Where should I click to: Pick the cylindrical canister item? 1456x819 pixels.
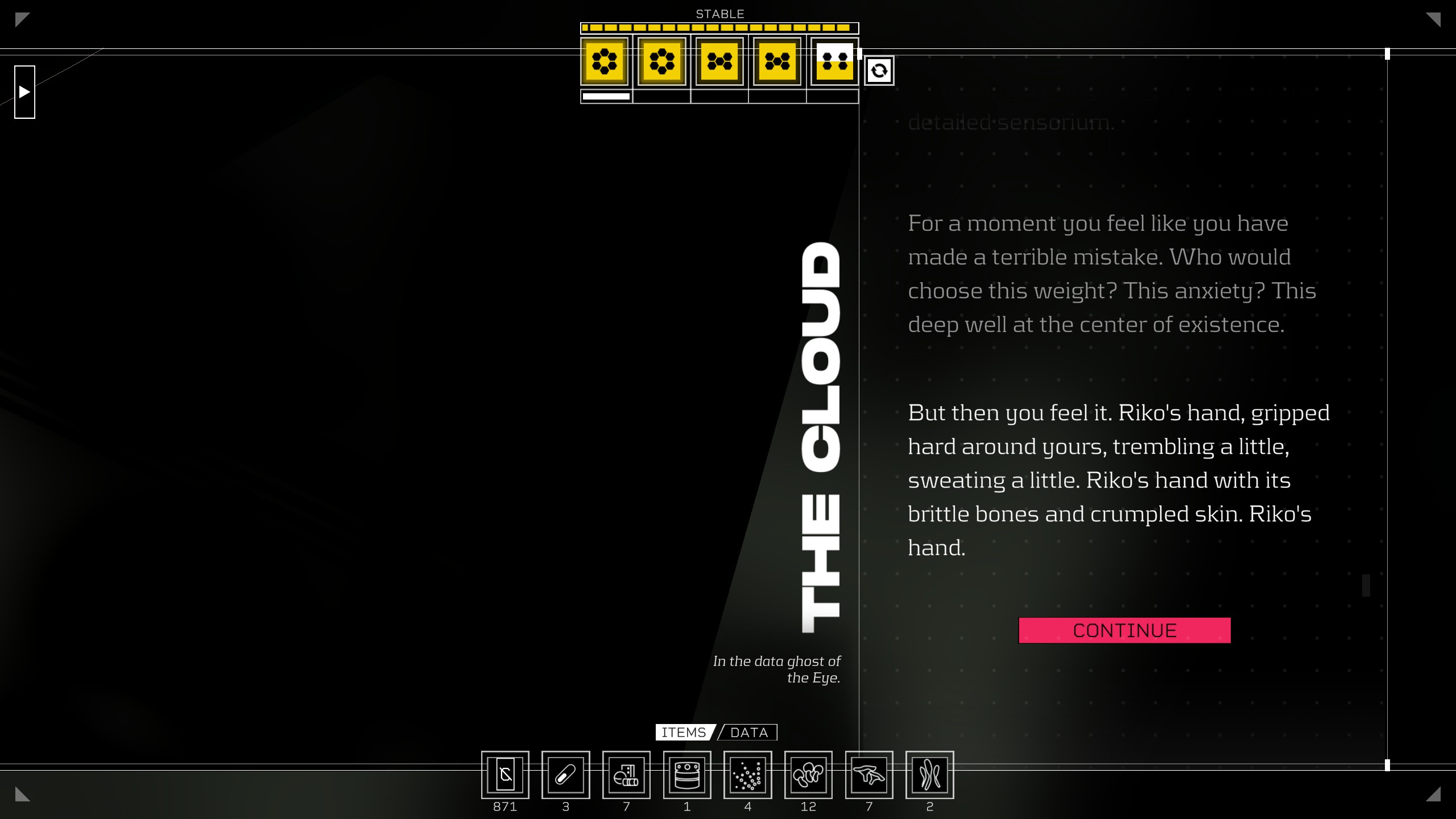point(687,775)
